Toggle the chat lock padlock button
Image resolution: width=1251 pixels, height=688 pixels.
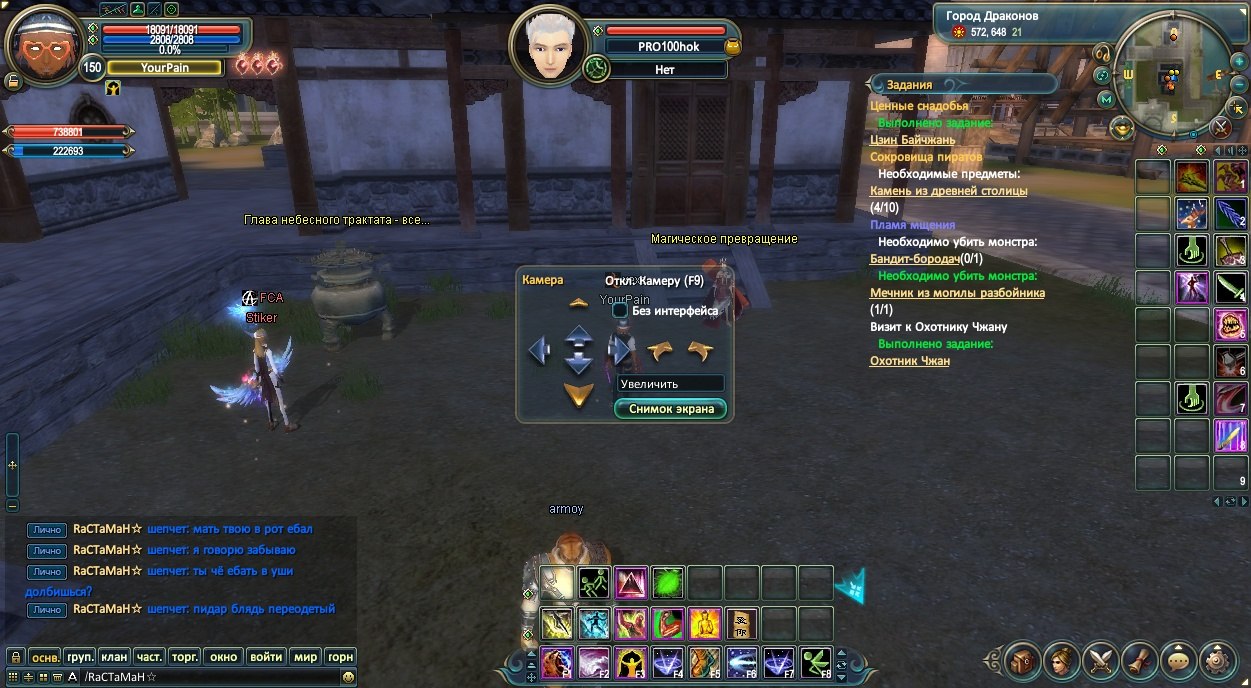15,657
